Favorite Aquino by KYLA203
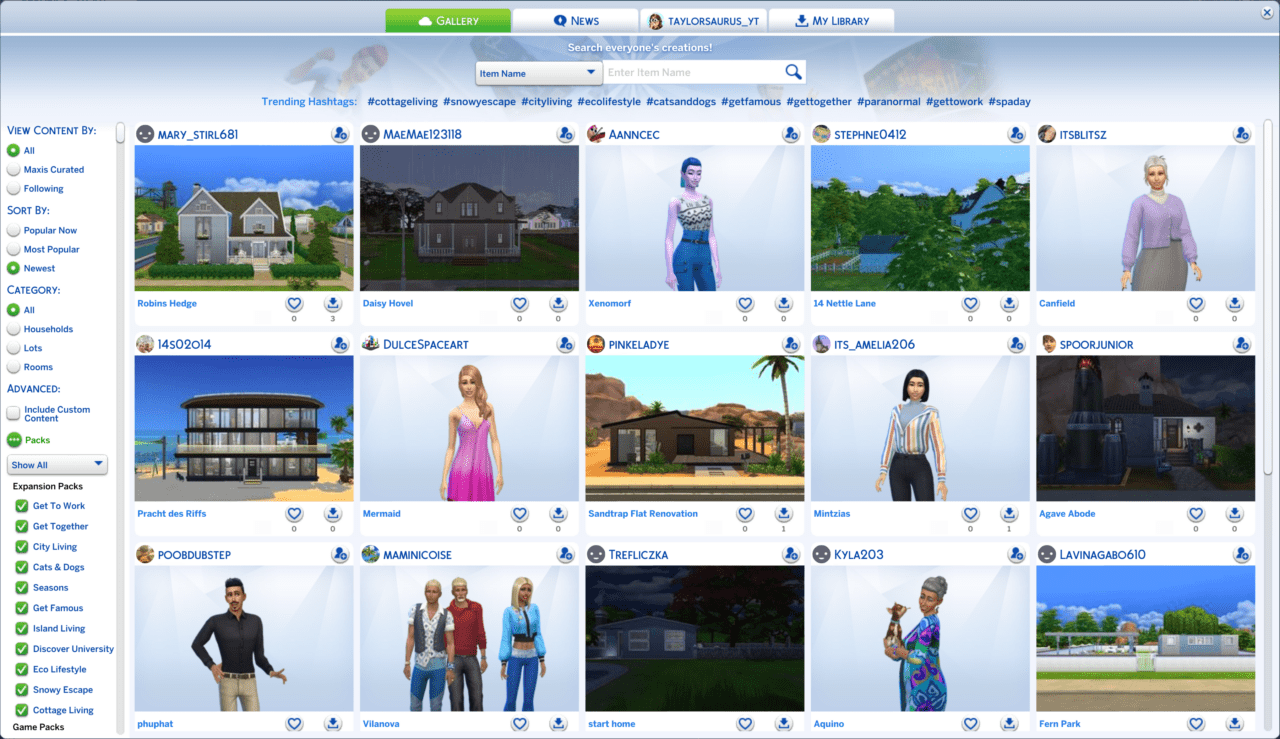The width and height of the screenshot is (1280, 739). (x=970, y=723)
